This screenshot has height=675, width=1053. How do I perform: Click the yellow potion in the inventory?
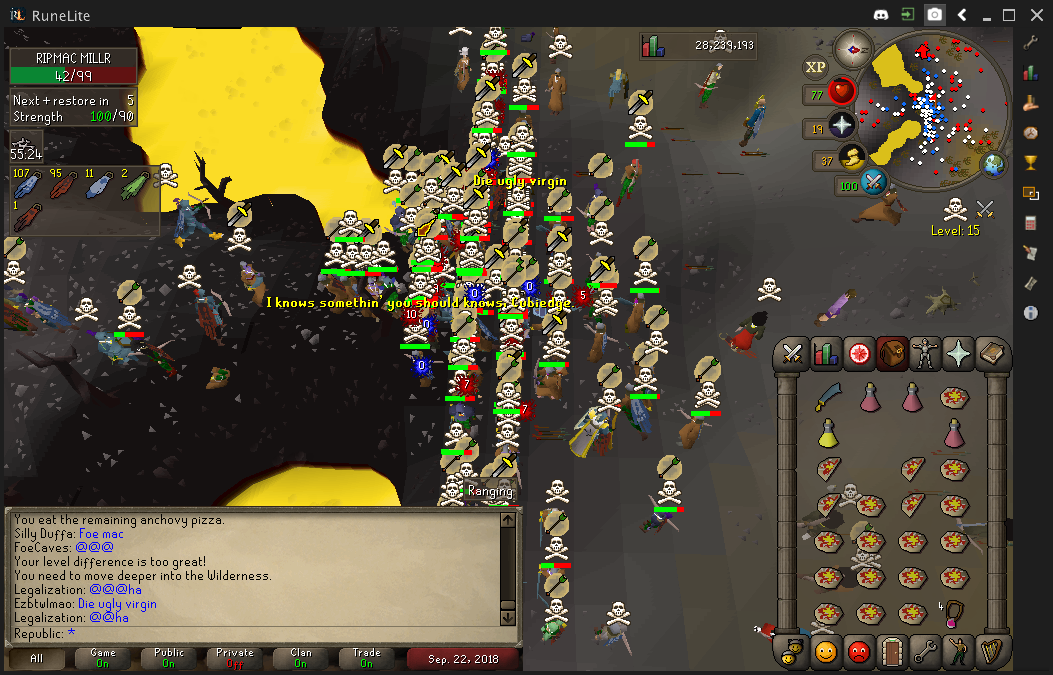click(x=827, y=434)
